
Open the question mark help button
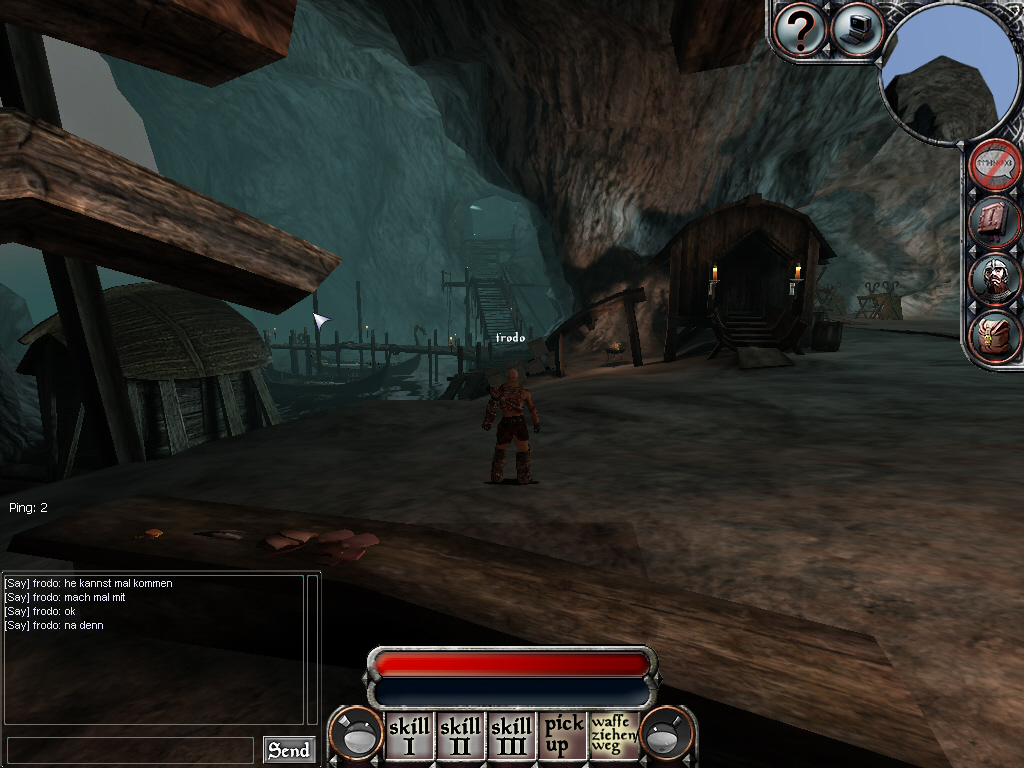[800, 30]
